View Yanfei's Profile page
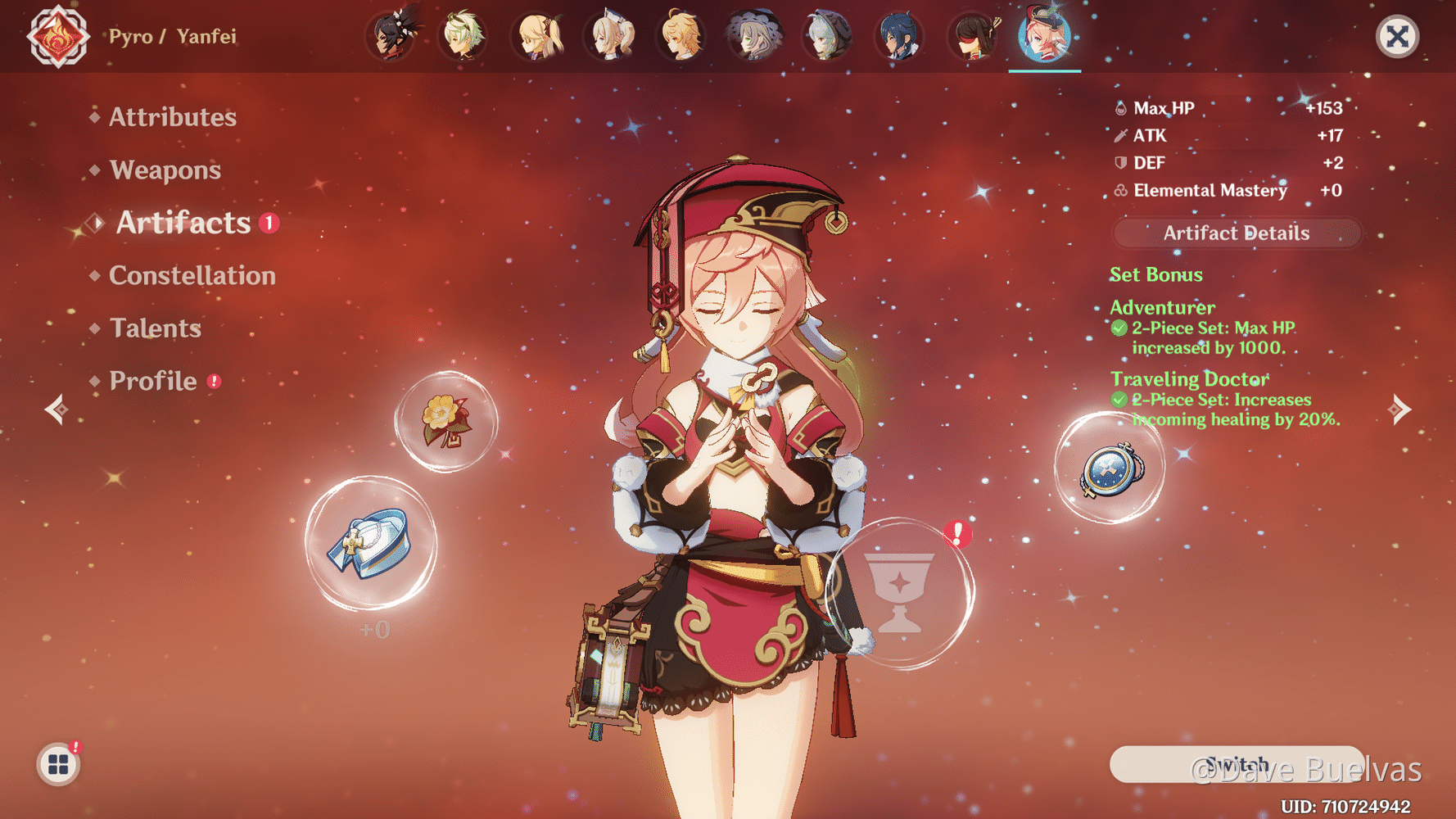1456x819 pixels. click(x=153, y=381)
